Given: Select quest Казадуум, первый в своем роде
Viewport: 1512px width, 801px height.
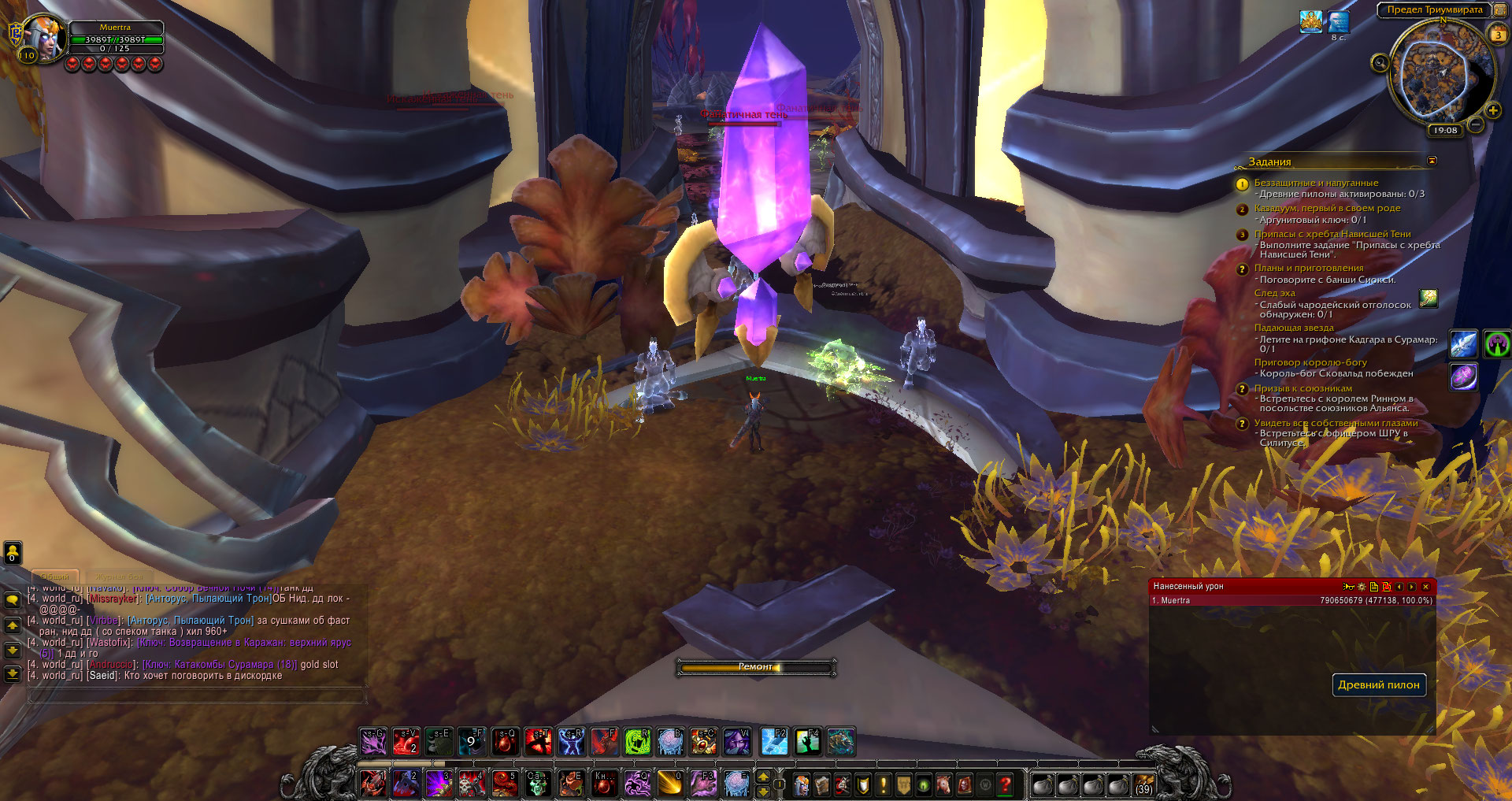Looking at the screenshot, I should click(1327, 208).
